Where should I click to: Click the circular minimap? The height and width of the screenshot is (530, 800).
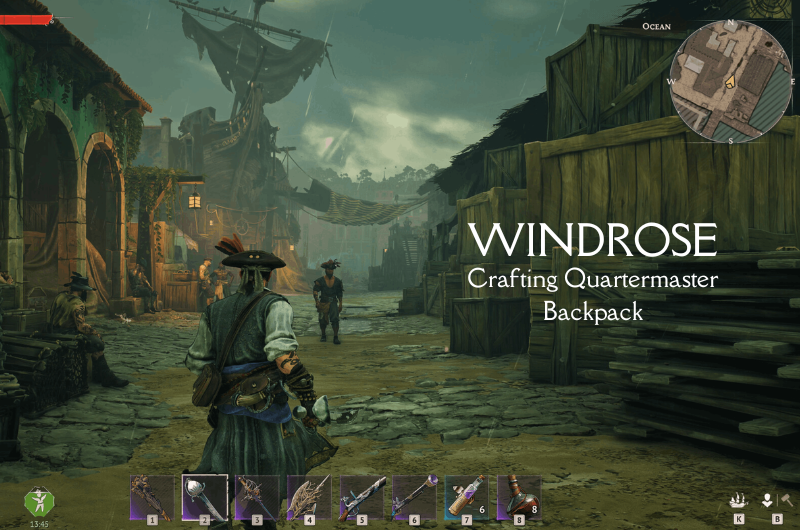pos(729,82)
